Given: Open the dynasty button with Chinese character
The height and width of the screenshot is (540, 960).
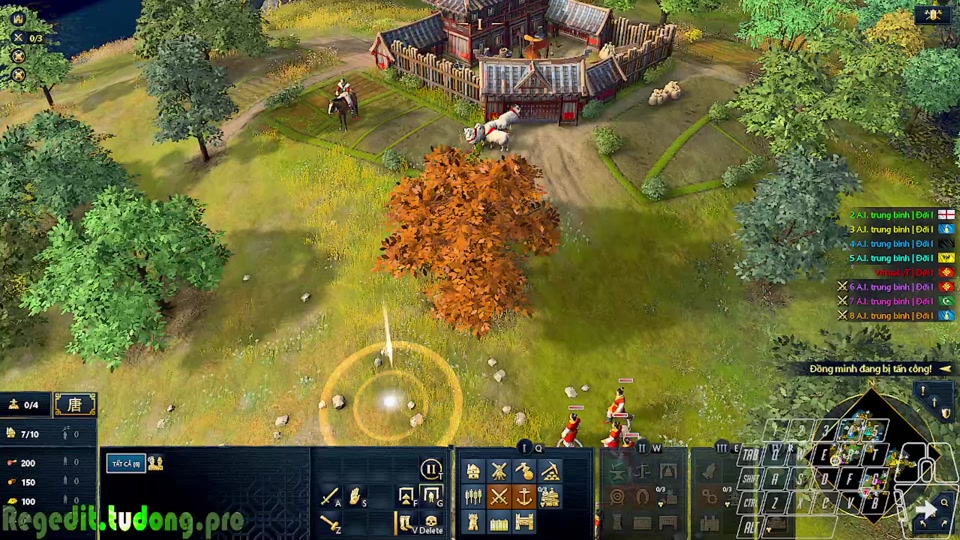Looking at the screenshot, I should [x=75, y=405].
